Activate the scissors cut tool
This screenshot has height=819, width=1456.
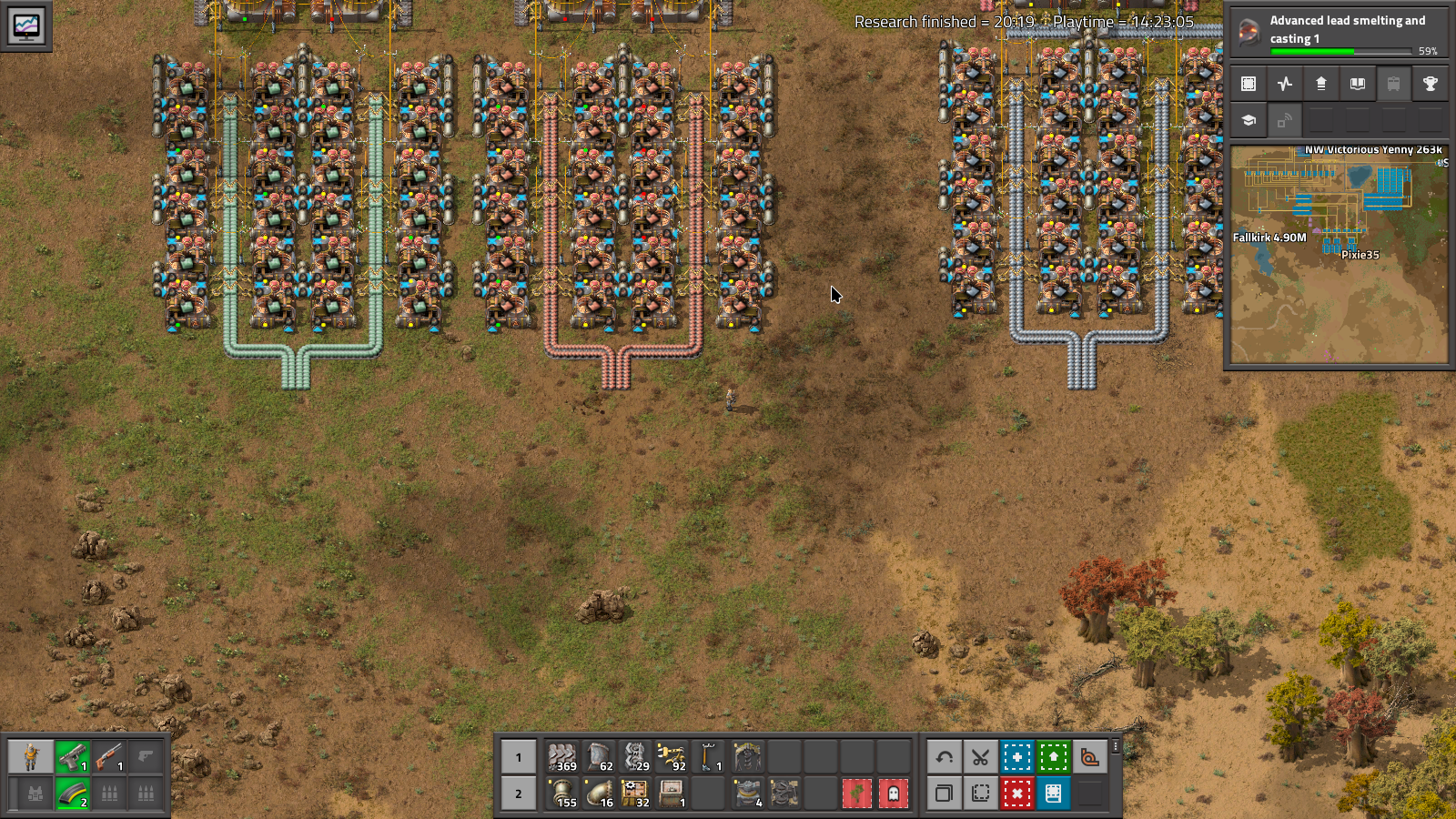[x=980, y=757]
